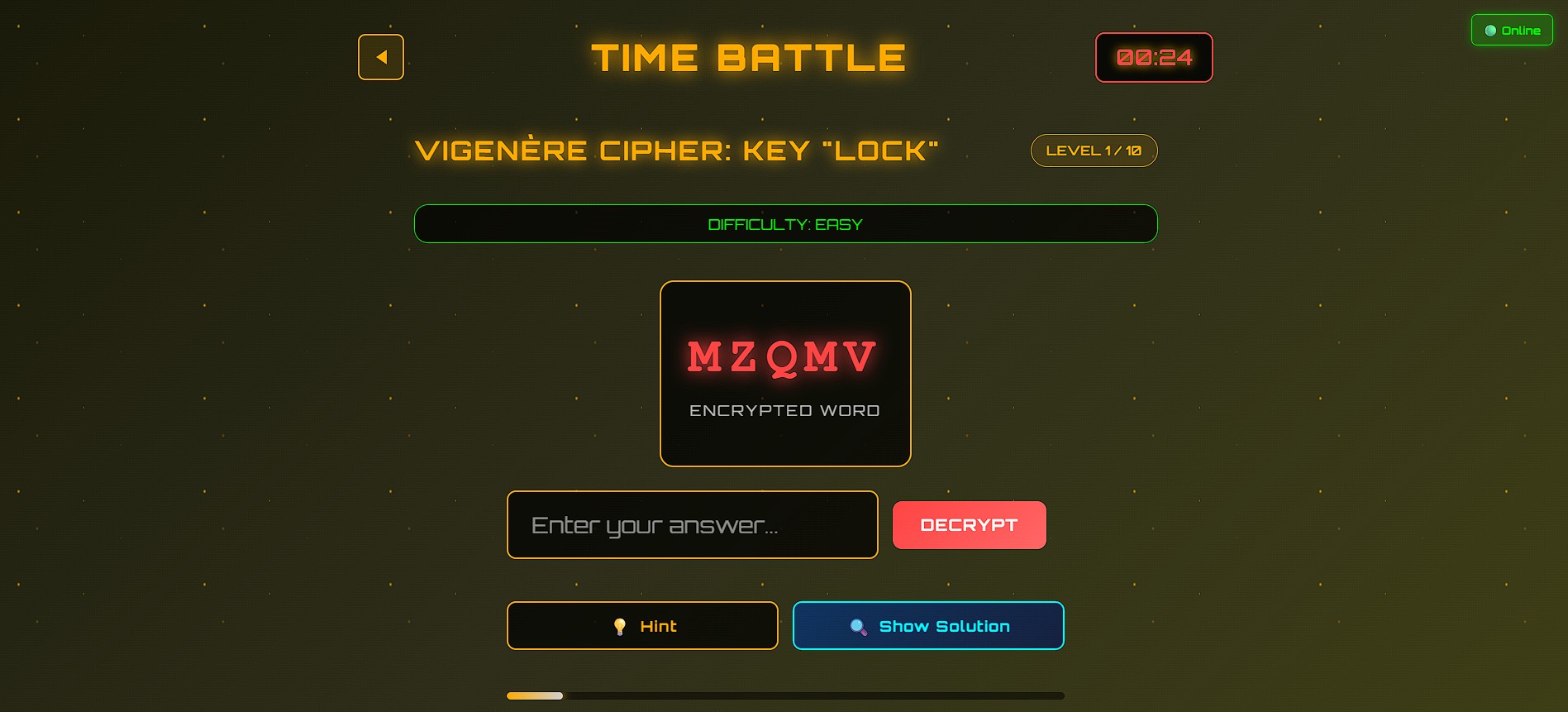Select the ENCRYPTED WORD label

[784, 410]
